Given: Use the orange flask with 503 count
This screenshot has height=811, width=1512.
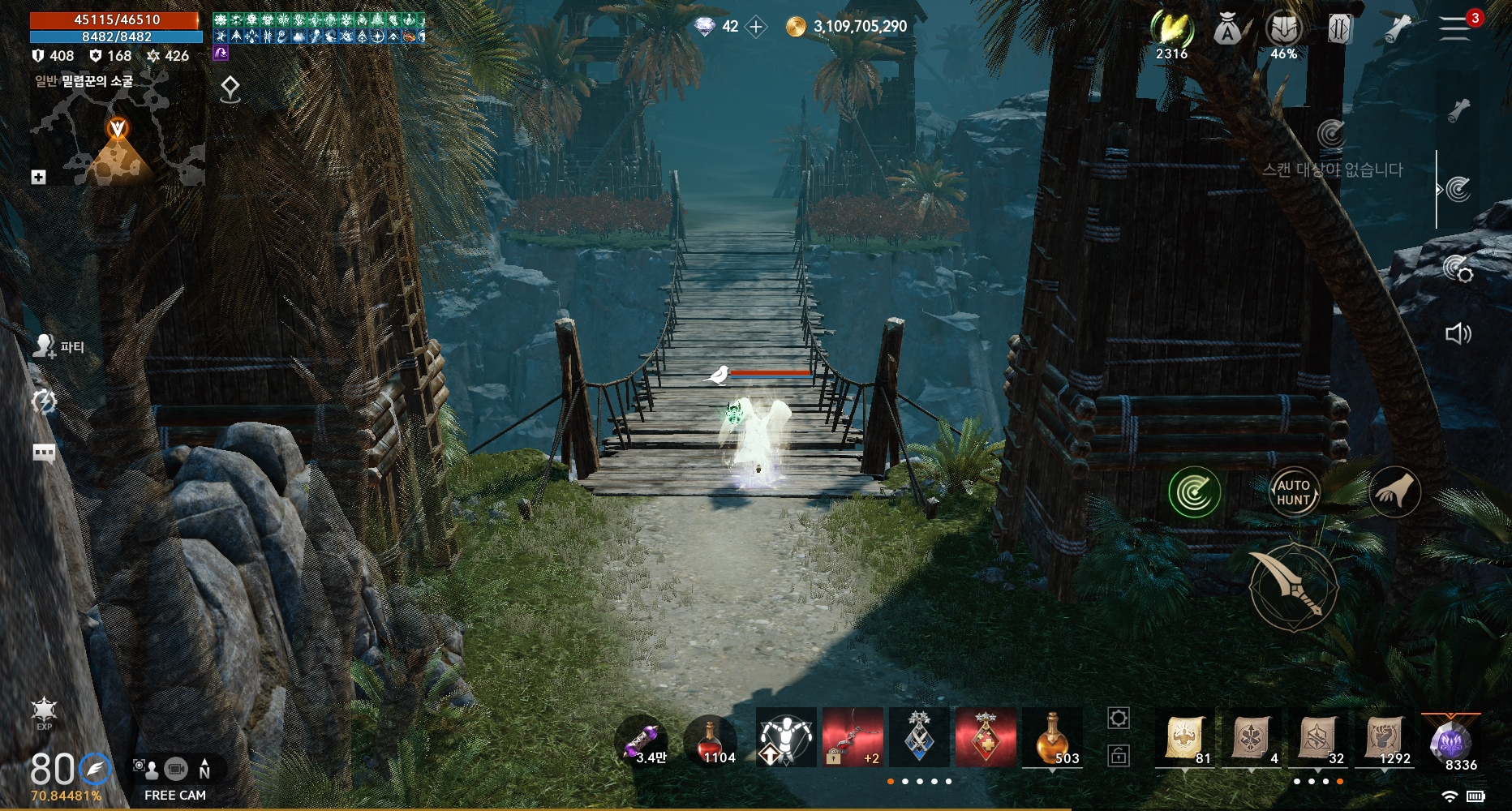Looking at the screenshot, I should (x=1052, y=738).
